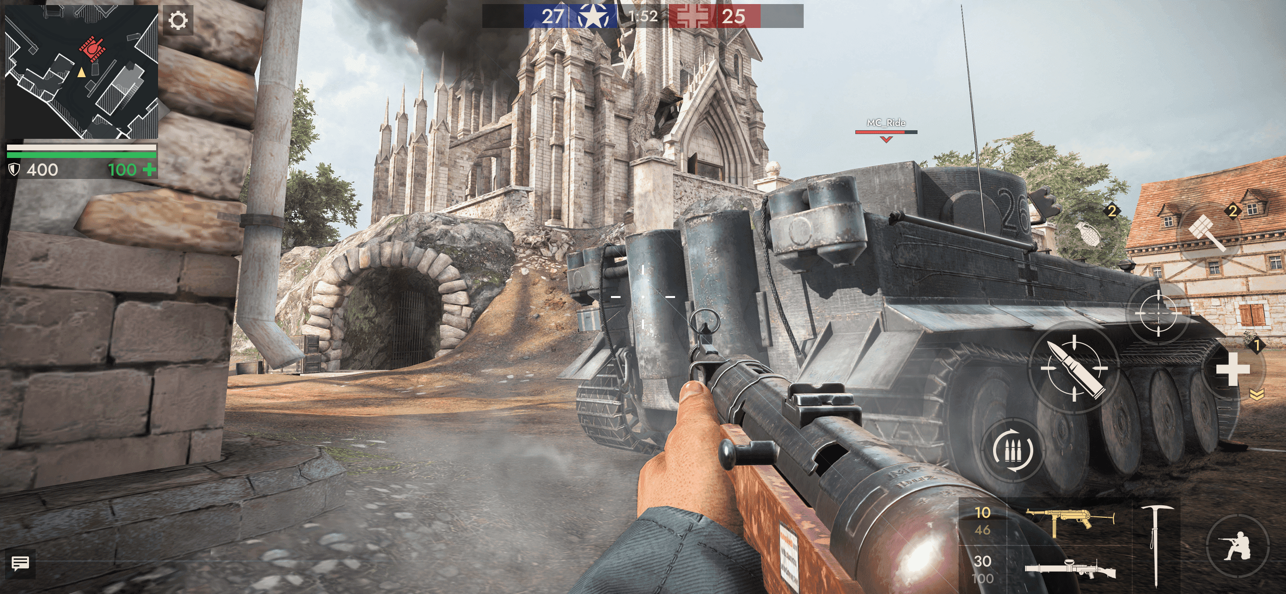
Task: Use the stick grenade button
Action: (1209, 232)
